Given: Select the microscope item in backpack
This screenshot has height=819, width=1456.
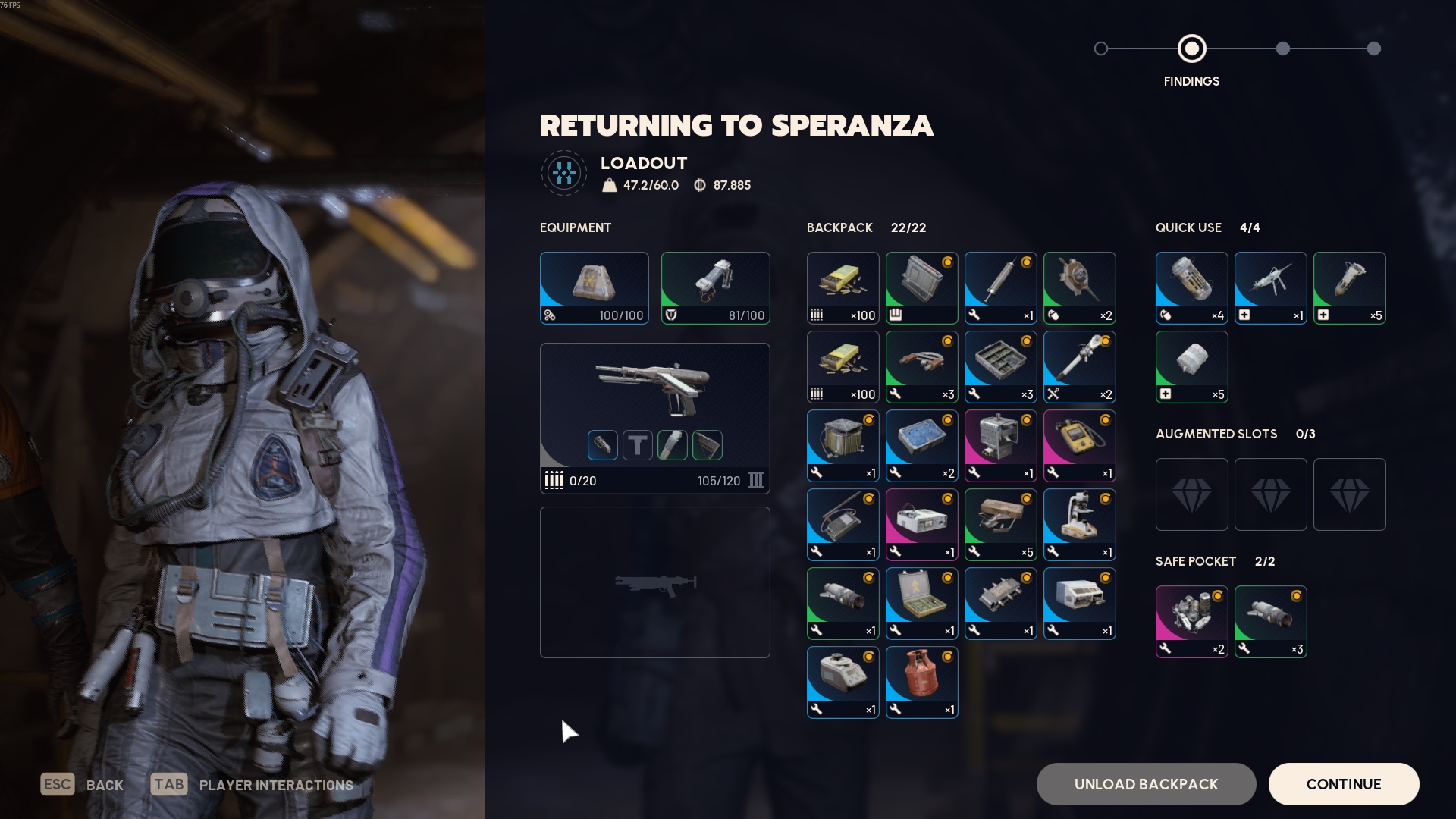Looking at the screenshot, I should pyautogui.click(x=1079, y=525).
